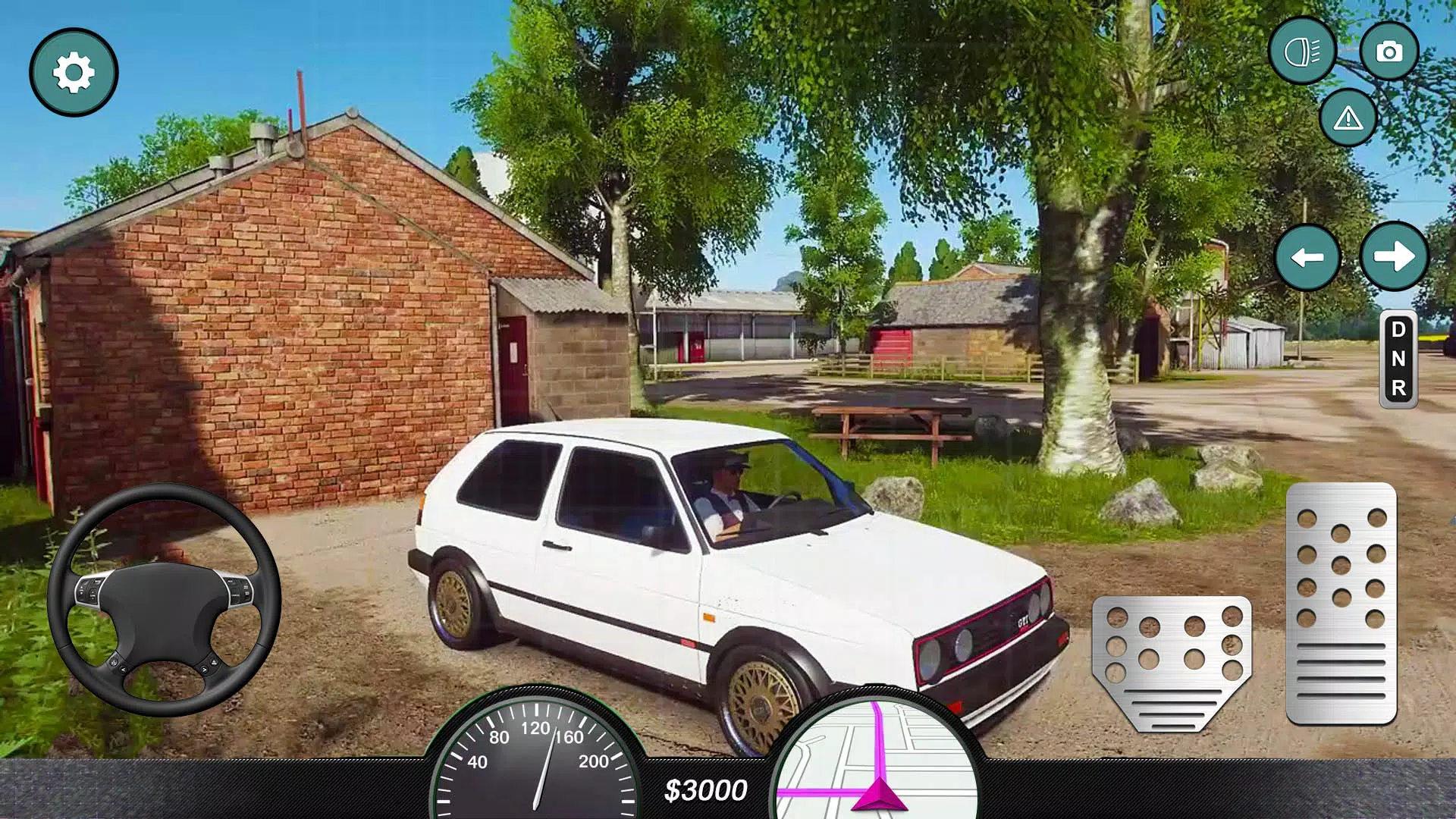The height and width of the screenshot is (819, 1456).
Task: Shift the transmission into Drive
Action: click(x=1400, y=329)
